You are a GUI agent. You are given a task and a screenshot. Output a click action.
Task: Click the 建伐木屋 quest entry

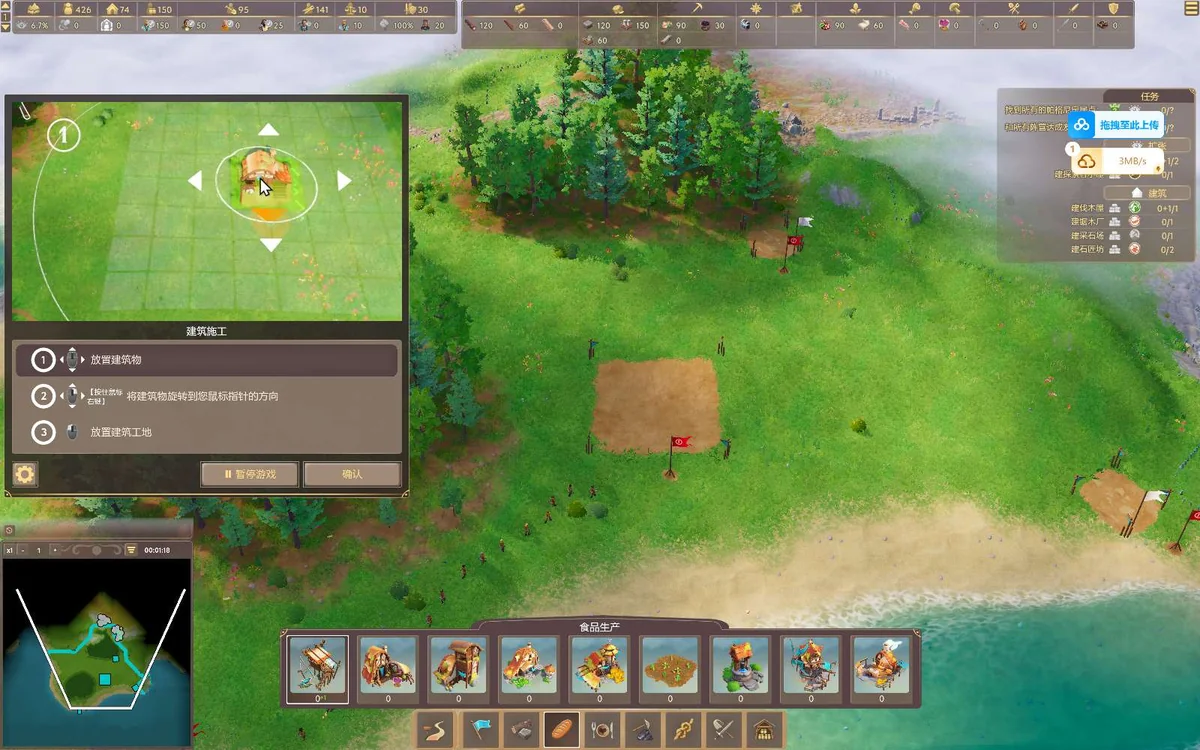[x=1087, y=208]
